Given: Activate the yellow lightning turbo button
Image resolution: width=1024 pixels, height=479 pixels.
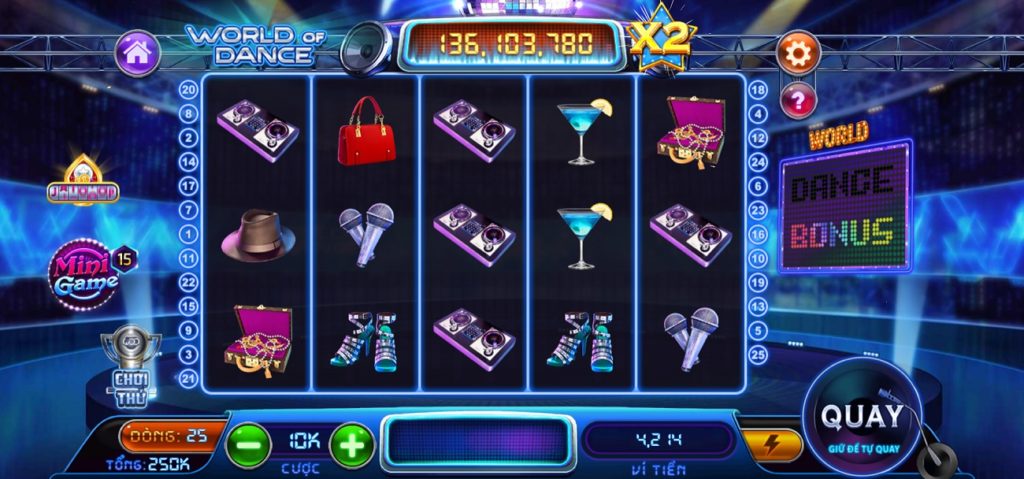Looking at the screenshot, I should [x=773, y=444].
